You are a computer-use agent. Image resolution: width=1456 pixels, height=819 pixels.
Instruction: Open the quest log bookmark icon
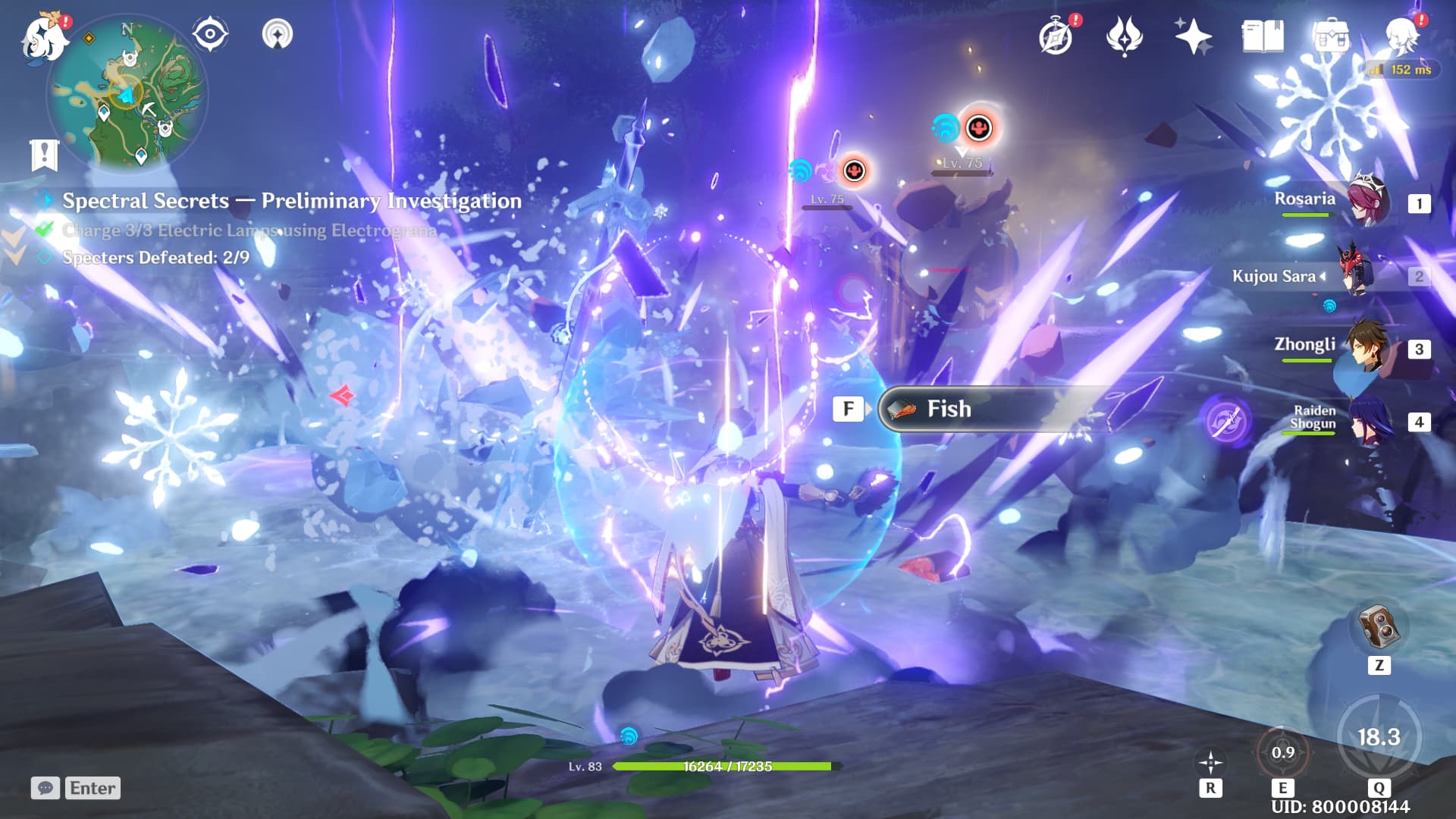[44, 154]
